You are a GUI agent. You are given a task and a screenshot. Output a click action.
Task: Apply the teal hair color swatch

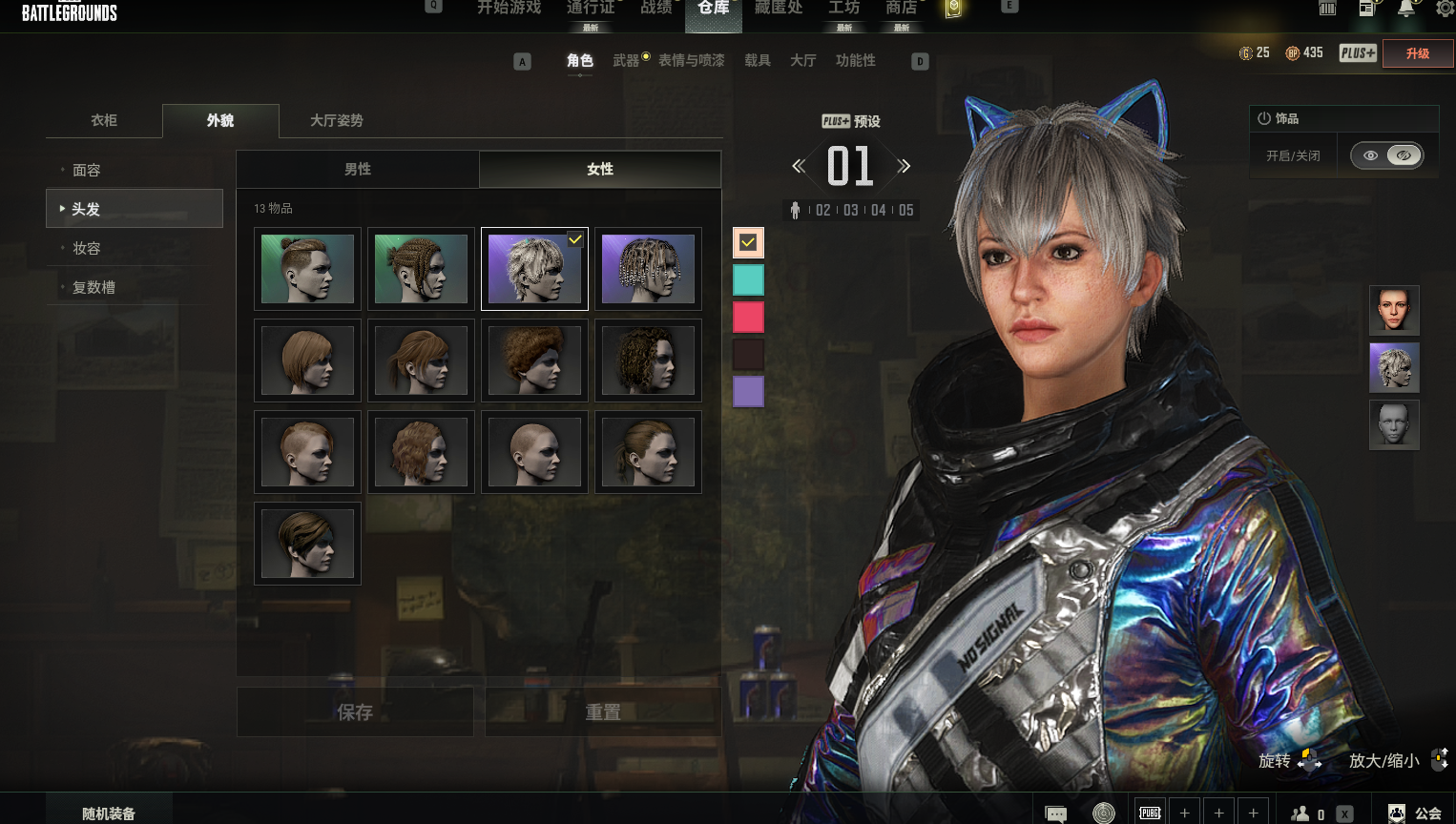click(748, 279)
